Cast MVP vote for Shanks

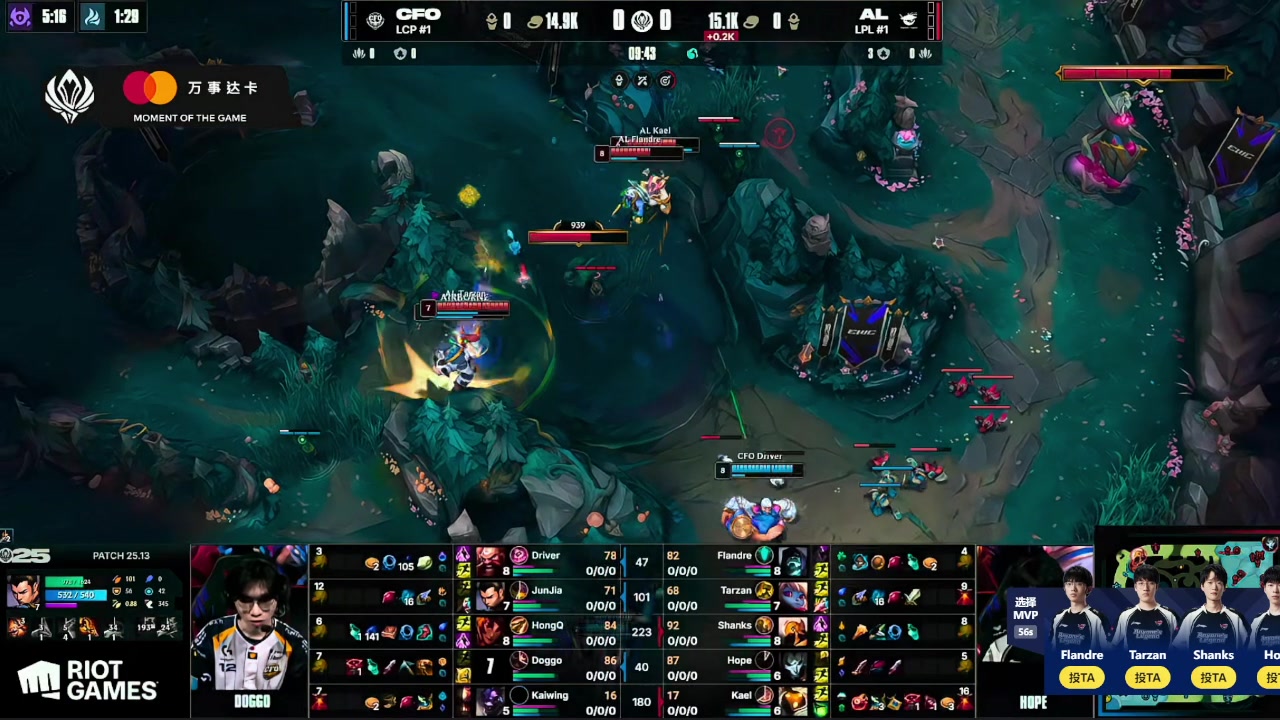tap(1213, 678)
